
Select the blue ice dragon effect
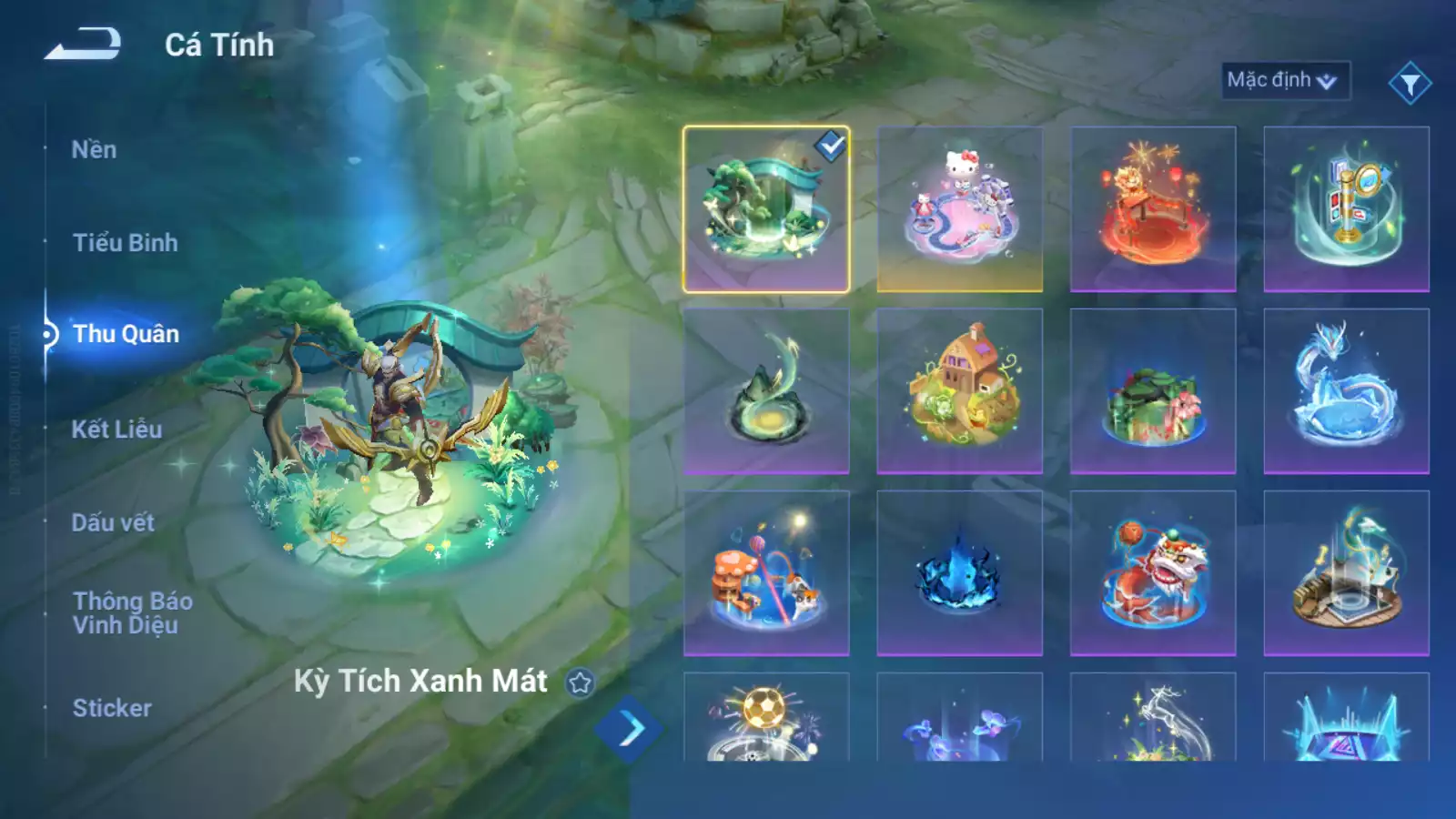click(x=1346, y=391)
